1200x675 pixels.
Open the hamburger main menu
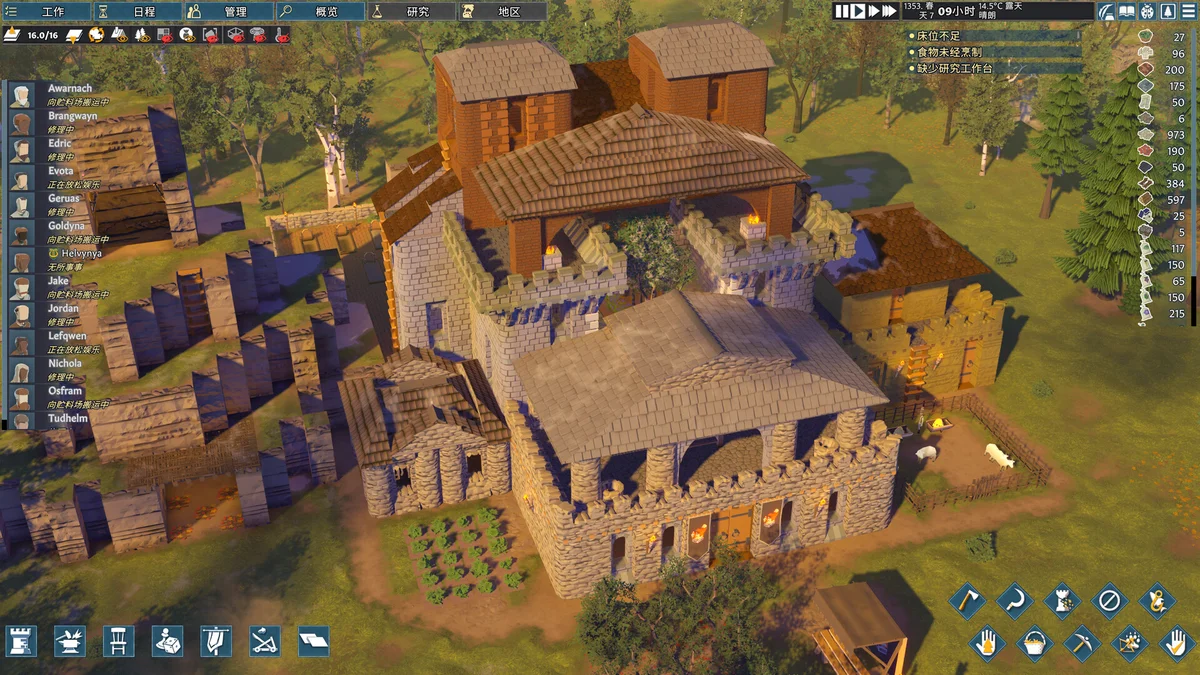1187,12
